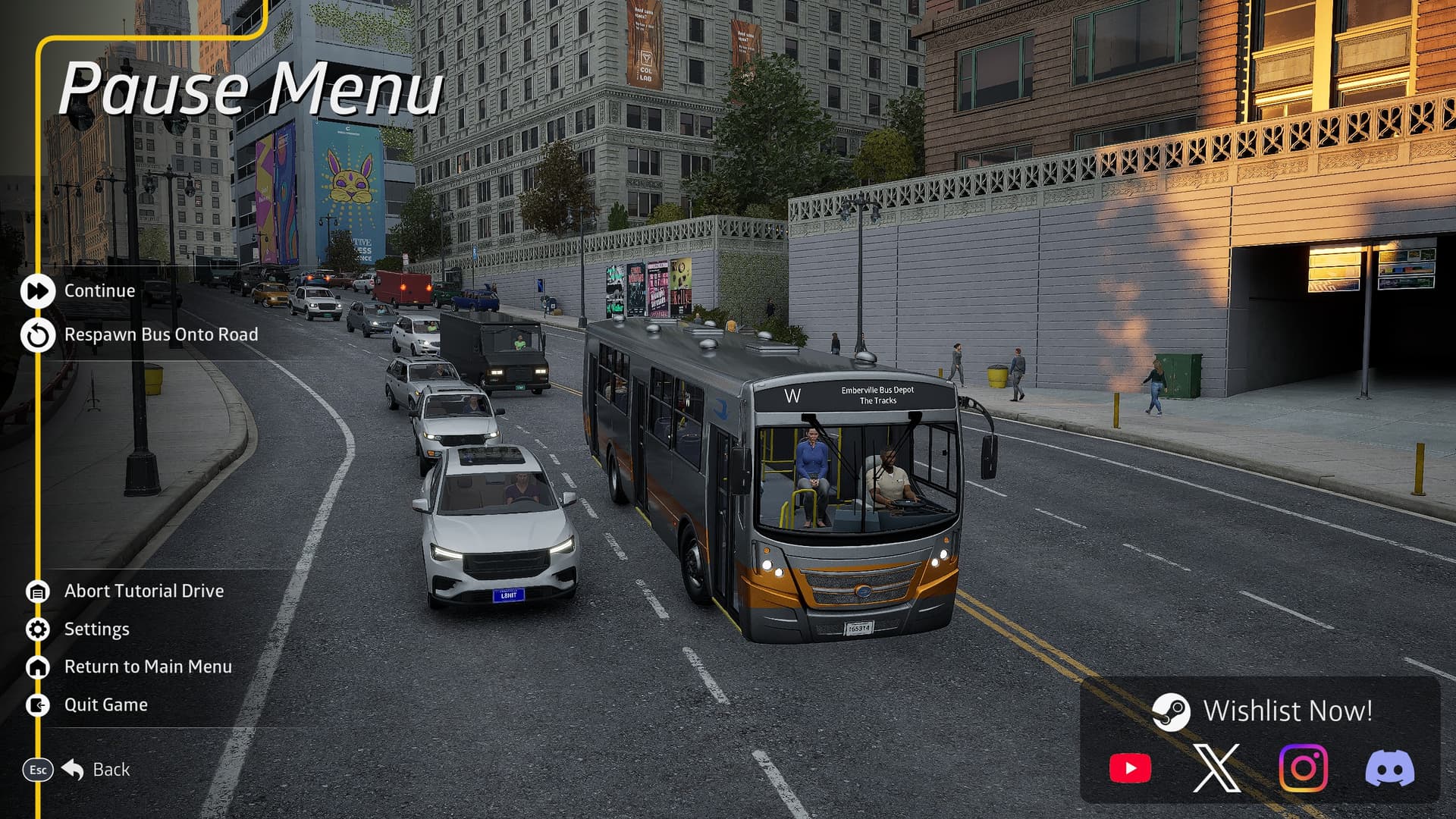
Task: Select Continue to resume the game
Action: 99,291
